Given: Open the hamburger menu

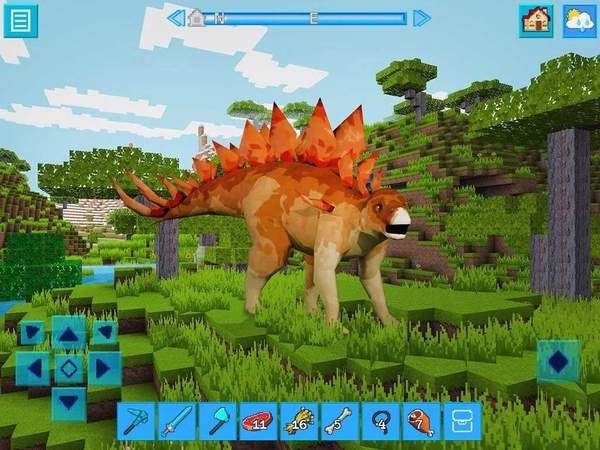Looking at the screenshot, I should 20,20.
